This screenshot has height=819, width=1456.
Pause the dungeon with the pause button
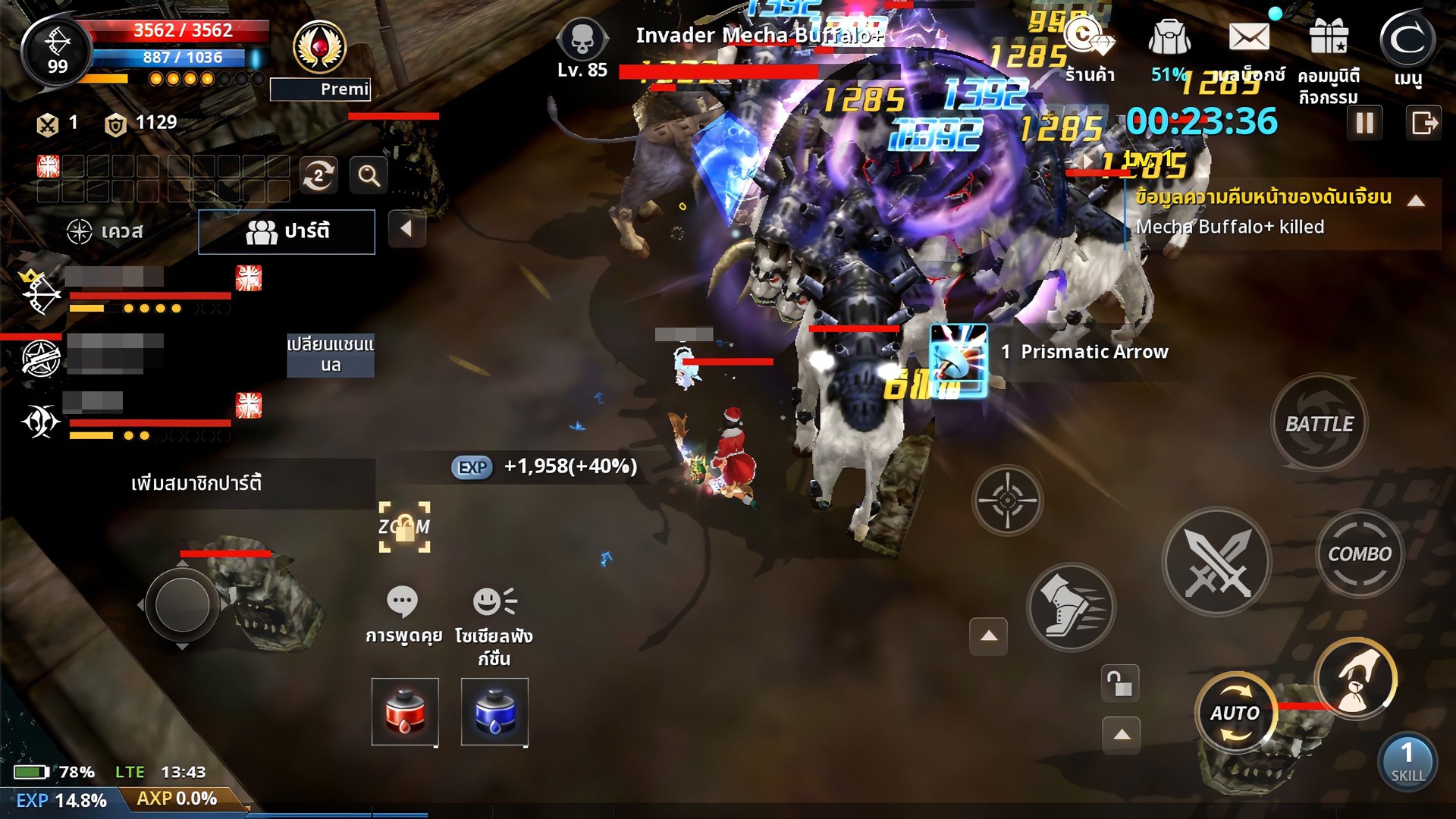[1364, 123]
